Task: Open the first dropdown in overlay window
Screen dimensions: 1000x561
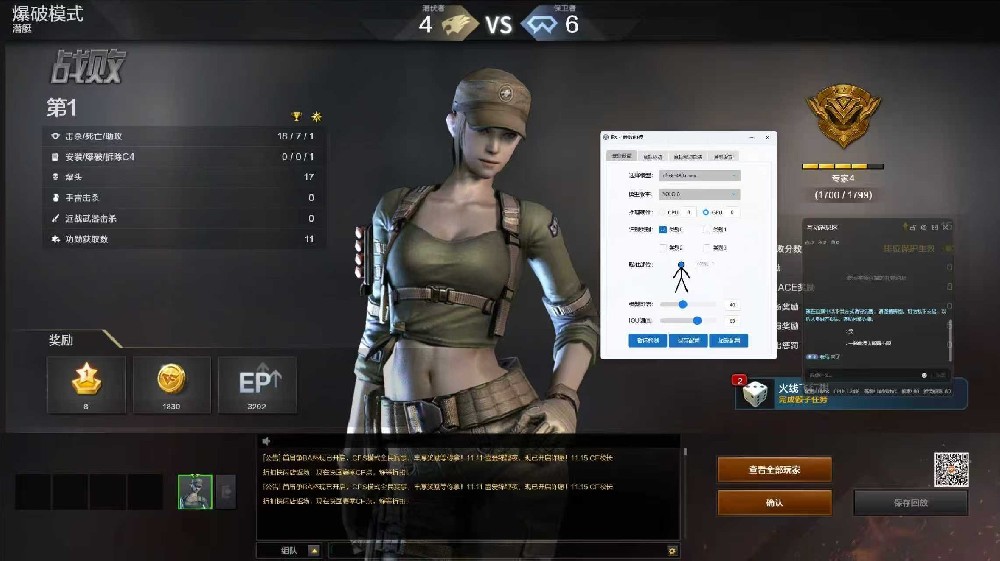Action: pyautogui.click(x=699, y=175)
